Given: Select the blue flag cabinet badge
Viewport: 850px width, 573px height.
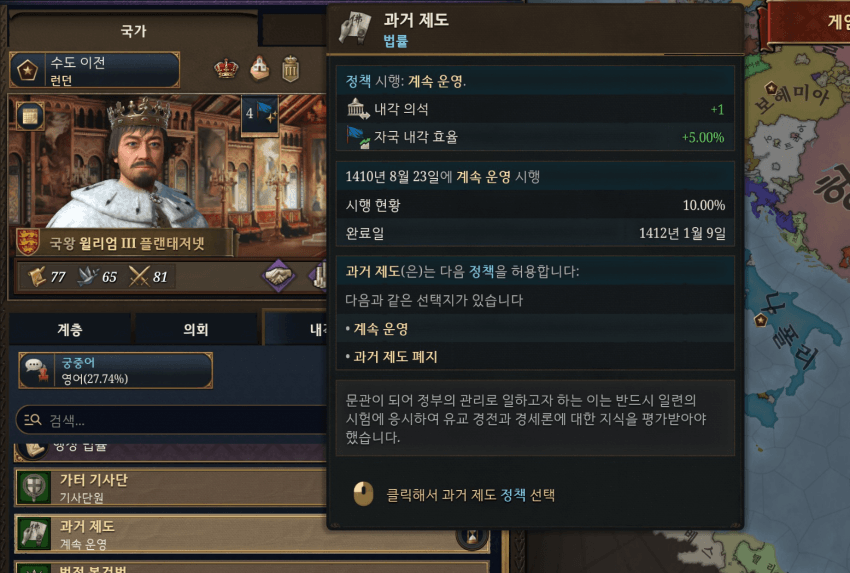Looking at the screenshot, I should (x=260, y=114).
